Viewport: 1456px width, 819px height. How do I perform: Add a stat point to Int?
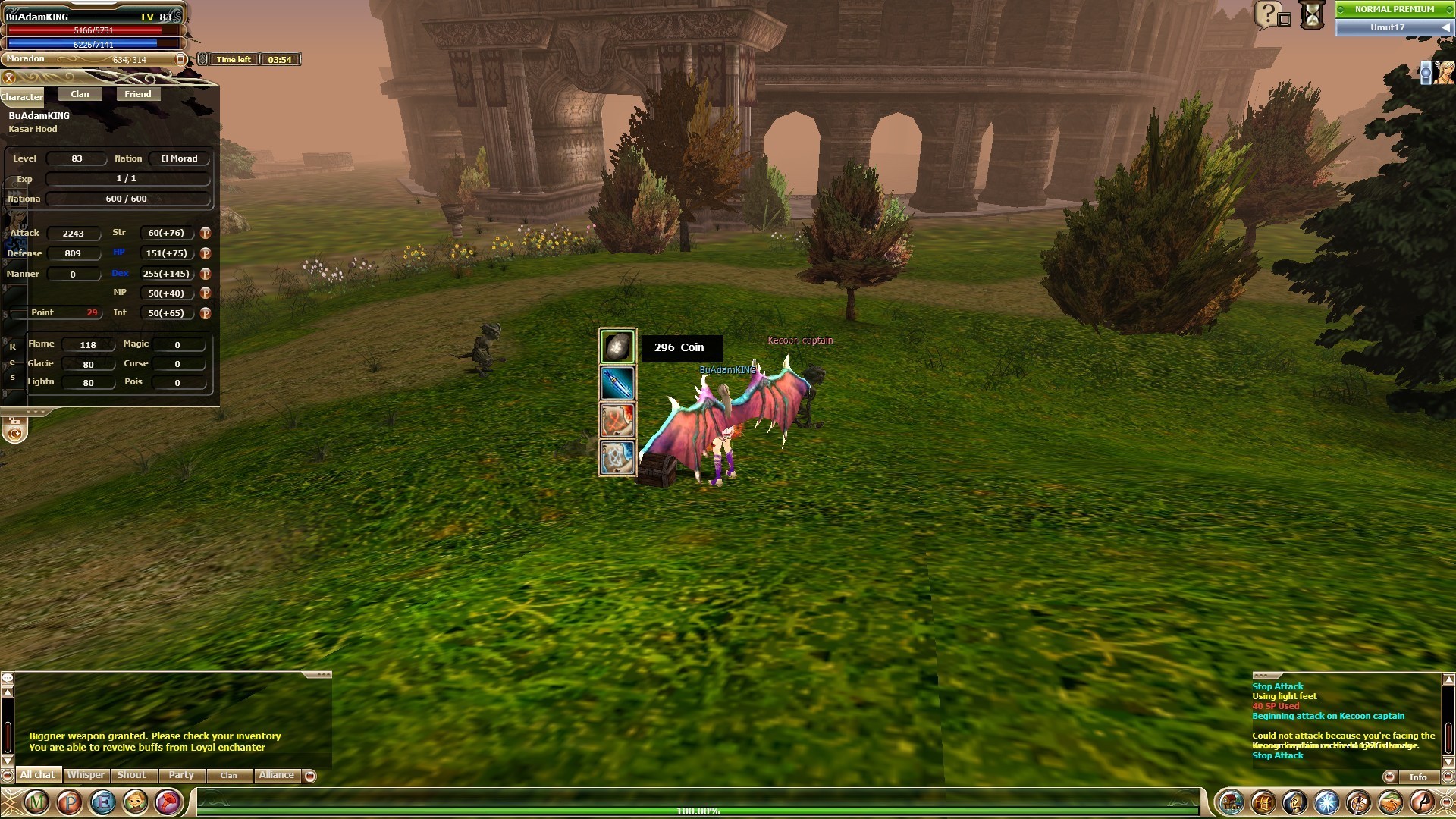205,313
